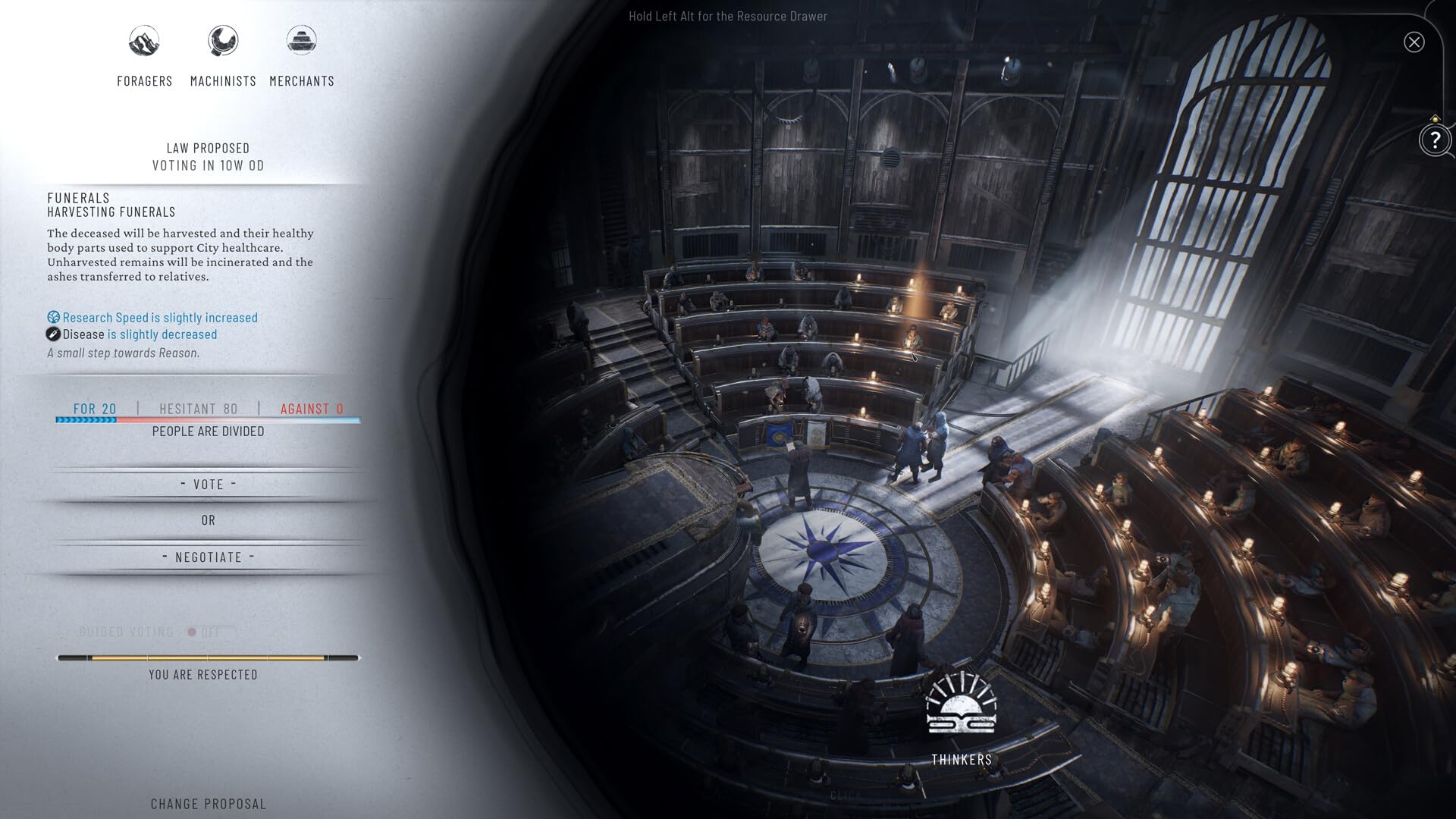Open CHANGE PROPOSAL at the bottom
1456x819 pixels.
(207, 803)
